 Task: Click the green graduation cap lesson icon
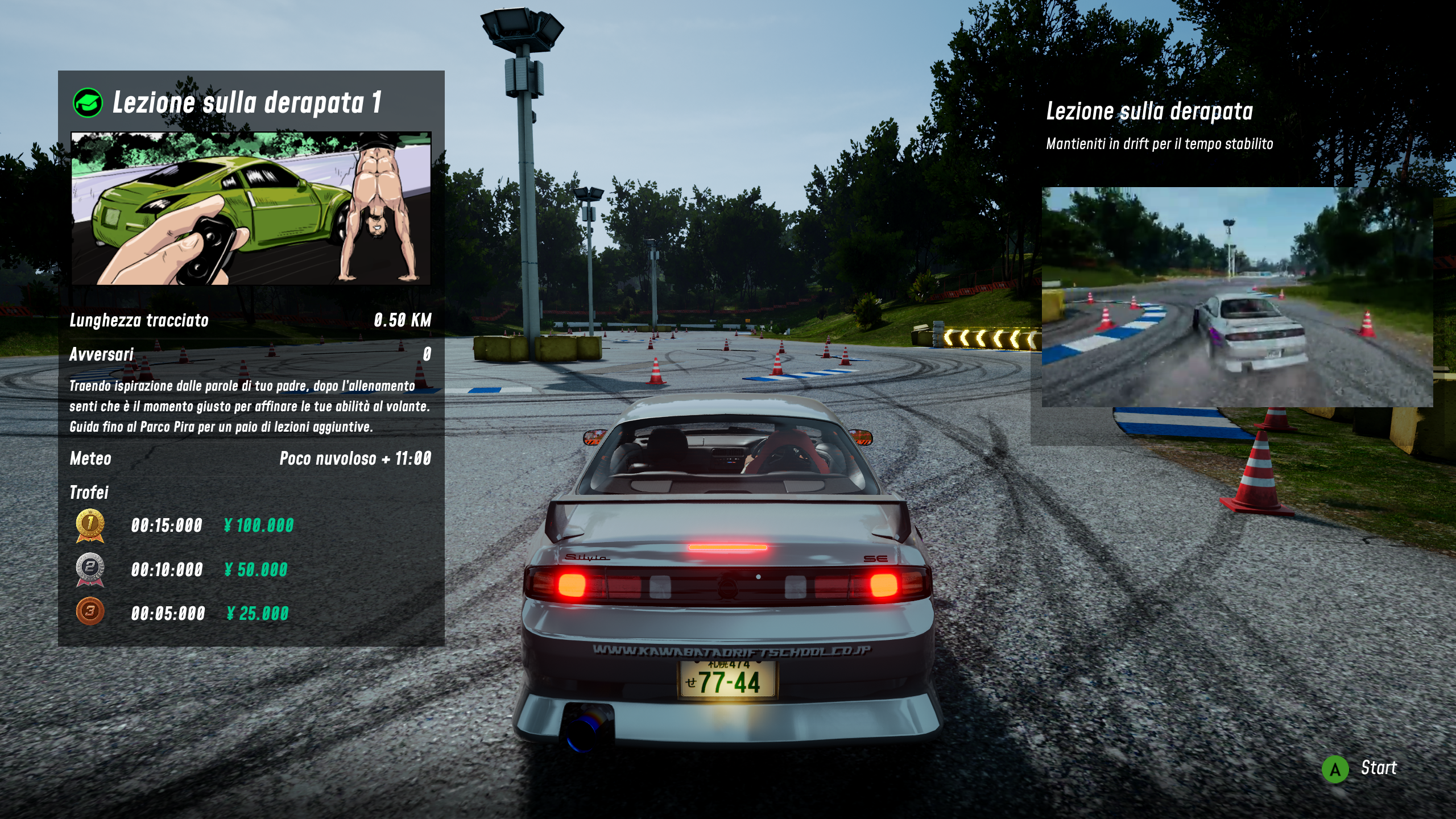[x=88, y=103]
